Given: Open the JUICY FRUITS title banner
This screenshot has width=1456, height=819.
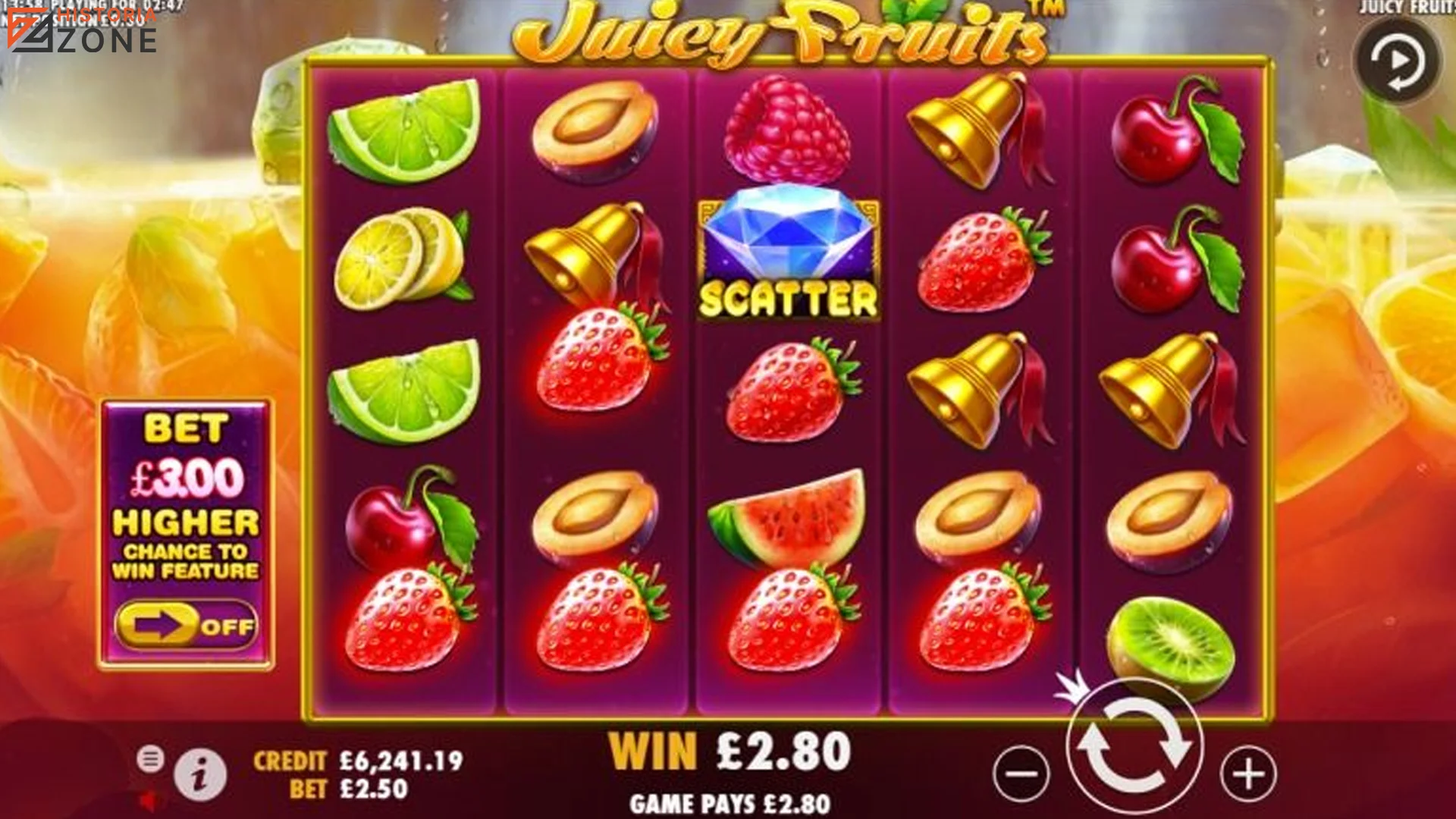Looking at the screenshot, I should [x=781, y=34].
